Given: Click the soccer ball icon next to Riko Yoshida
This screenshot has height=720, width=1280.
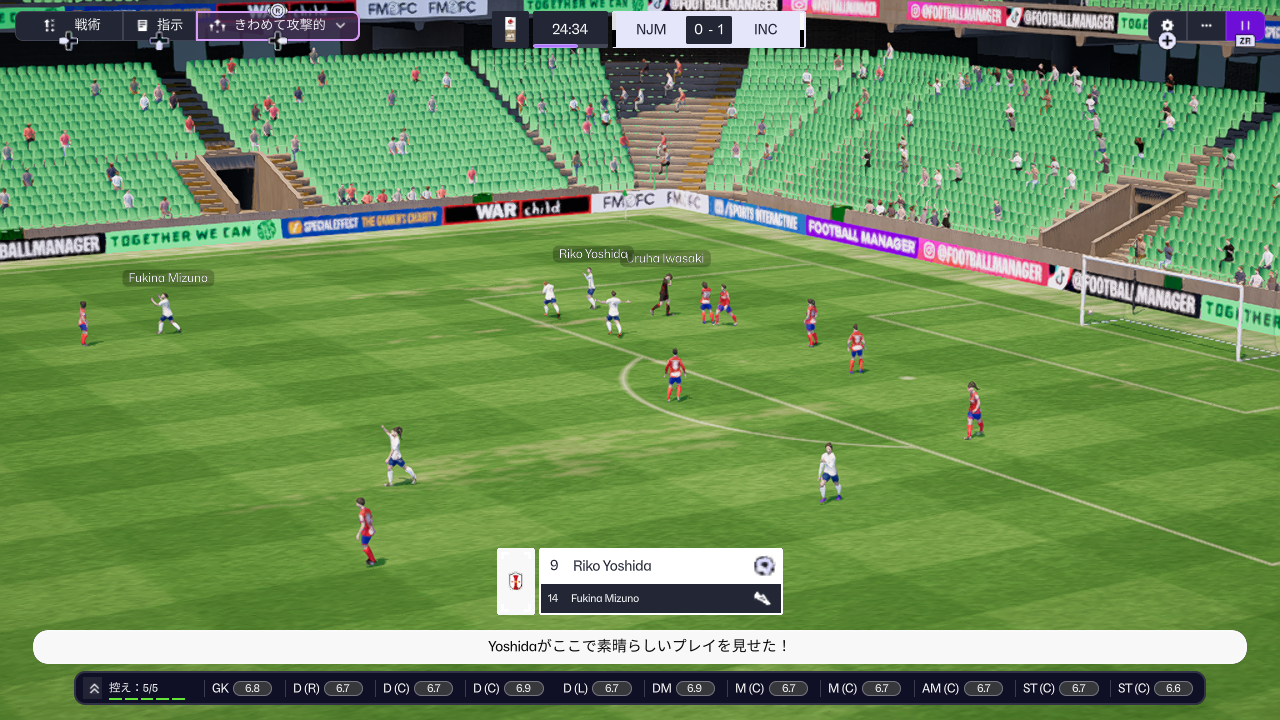Looking at the screenshot, I should tap(762, 566).
